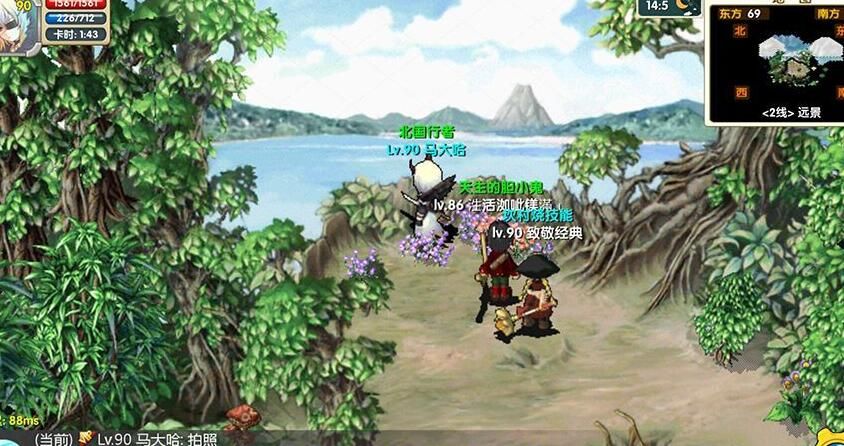Click the 东方 69 location label
The width and height of the screenshot is (844, 446).
[738, 14]
